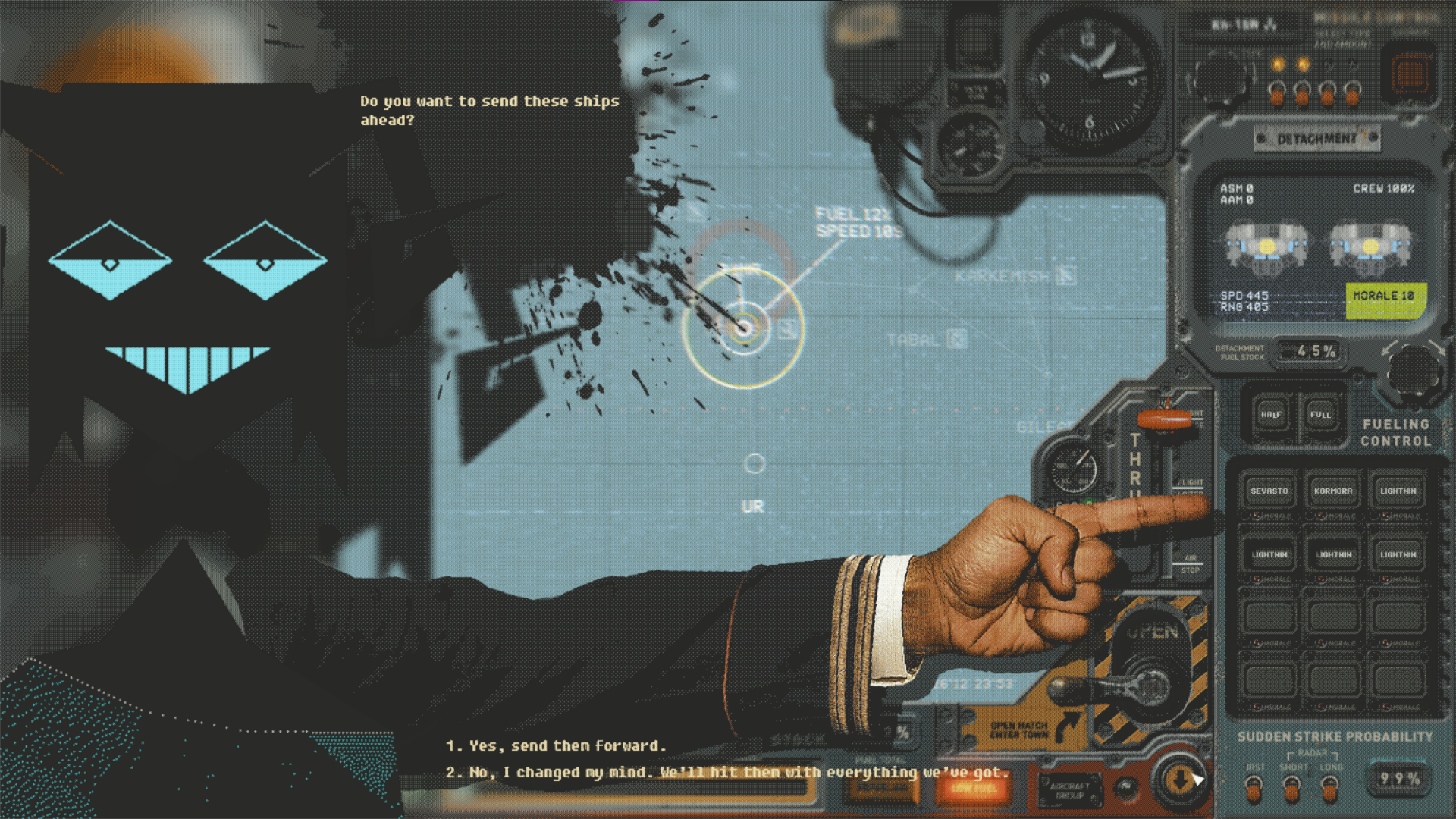Click the FULL fueling button
The width and height of the screenshot is (1456, 819).
1320,415
